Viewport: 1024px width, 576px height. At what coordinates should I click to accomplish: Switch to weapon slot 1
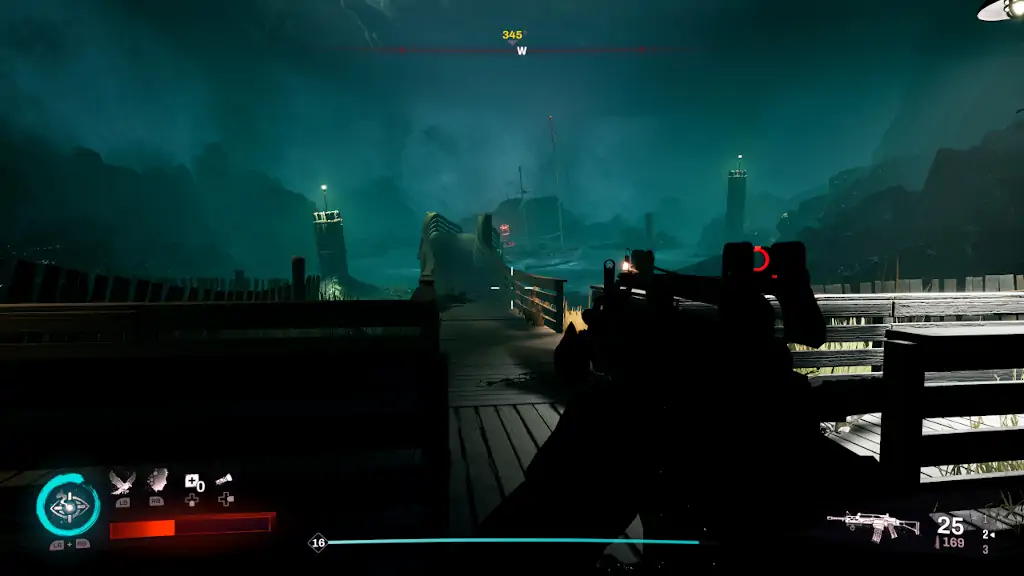[x=985, y=520]
